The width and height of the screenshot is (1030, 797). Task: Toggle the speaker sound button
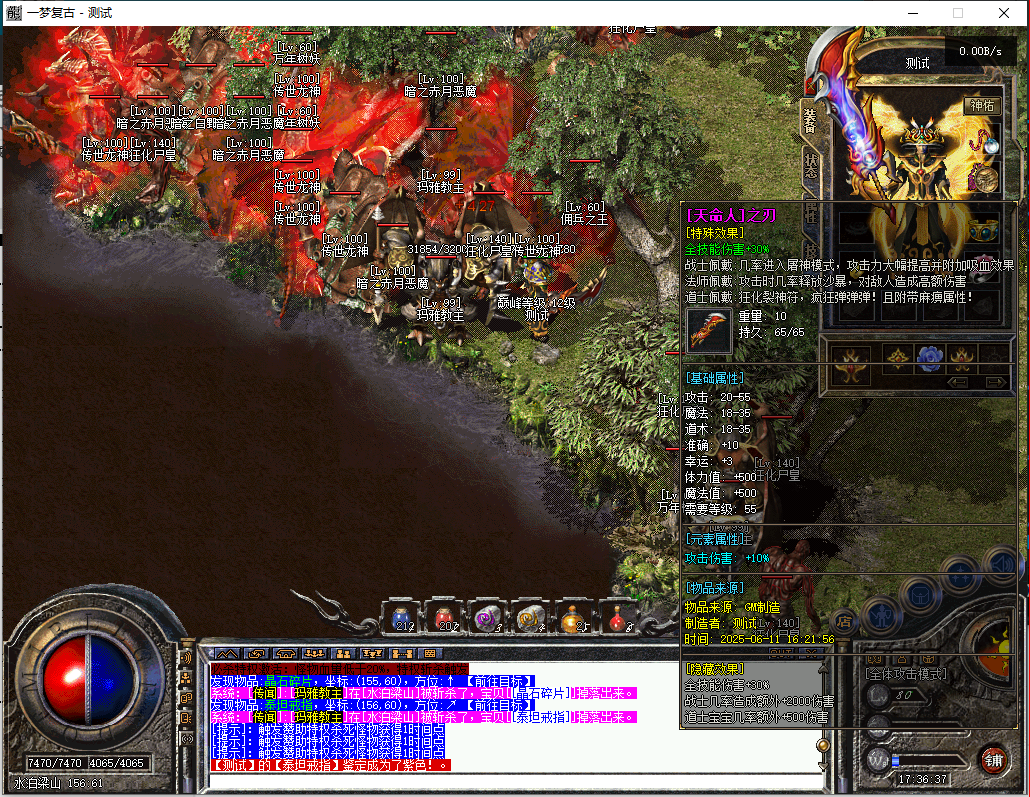coord(185,657)
